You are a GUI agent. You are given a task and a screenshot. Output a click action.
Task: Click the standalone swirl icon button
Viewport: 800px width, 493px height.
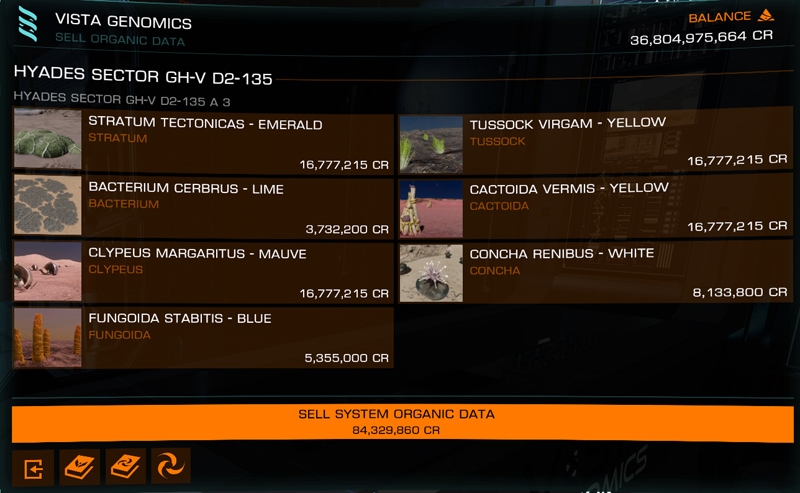click(x=170, y=467)
